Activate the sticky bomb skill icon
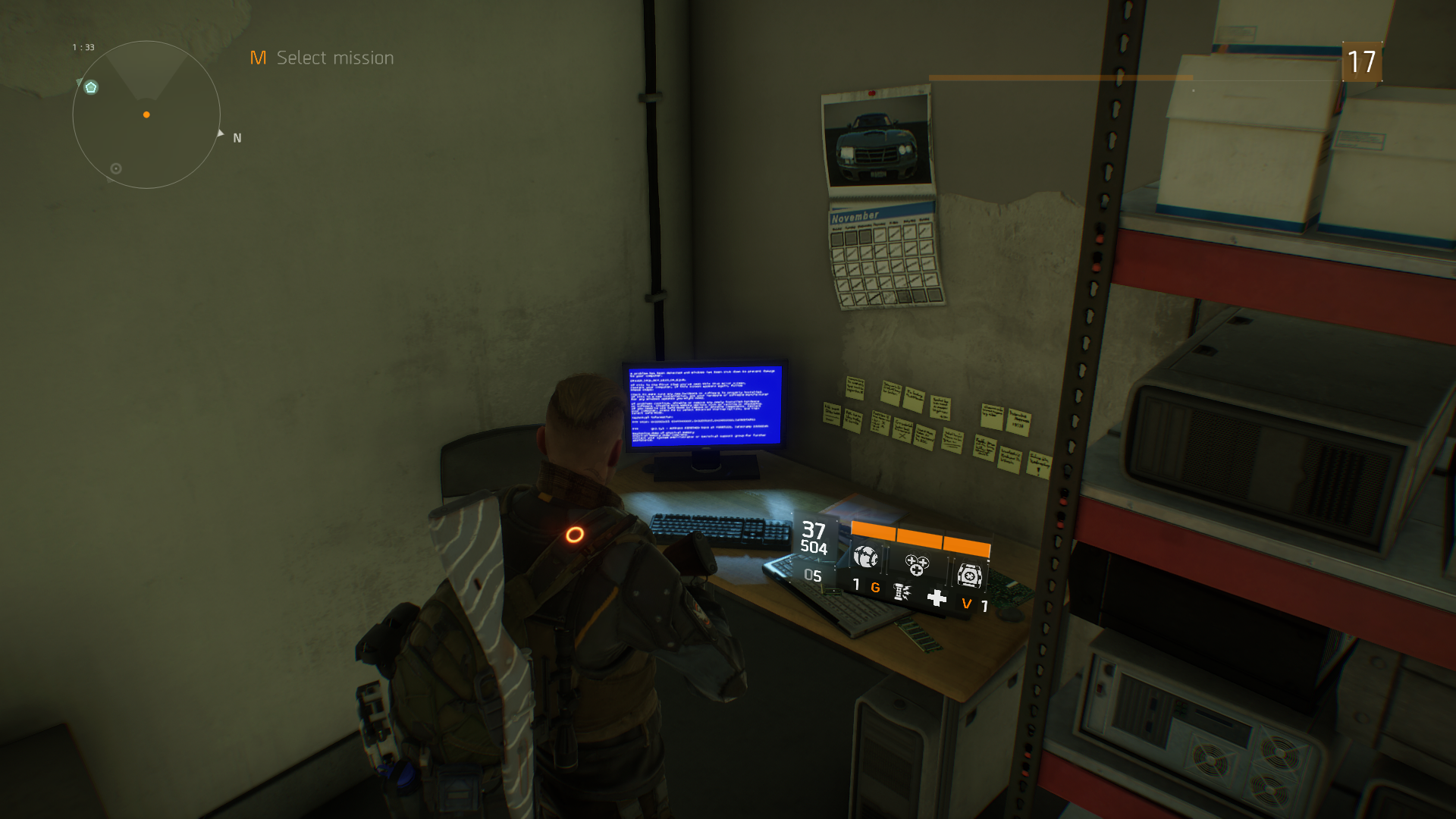Image resolution: width=1456 pixels, height=819 pixels. tap(865, 557)
